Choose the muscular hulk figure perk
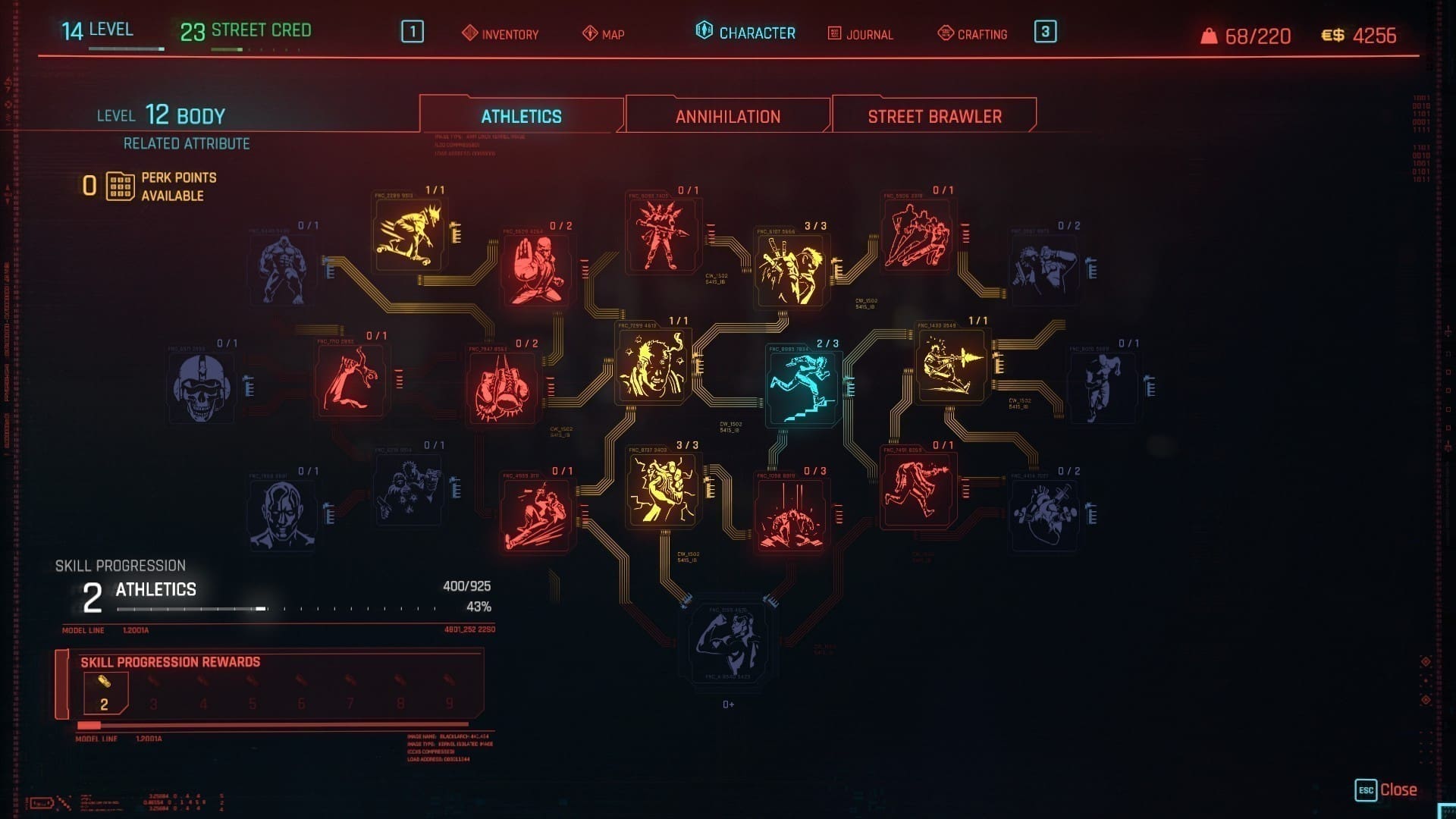The image size is (1456, 819). pyautogui.click(x=282, y=268)
